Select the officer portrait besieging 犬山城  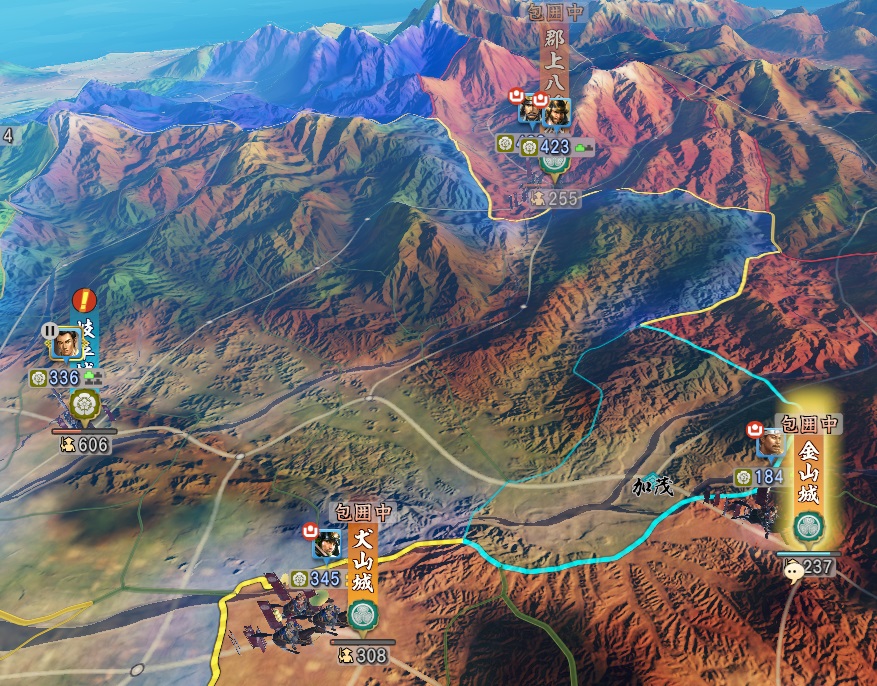click(x=326, y=545)
